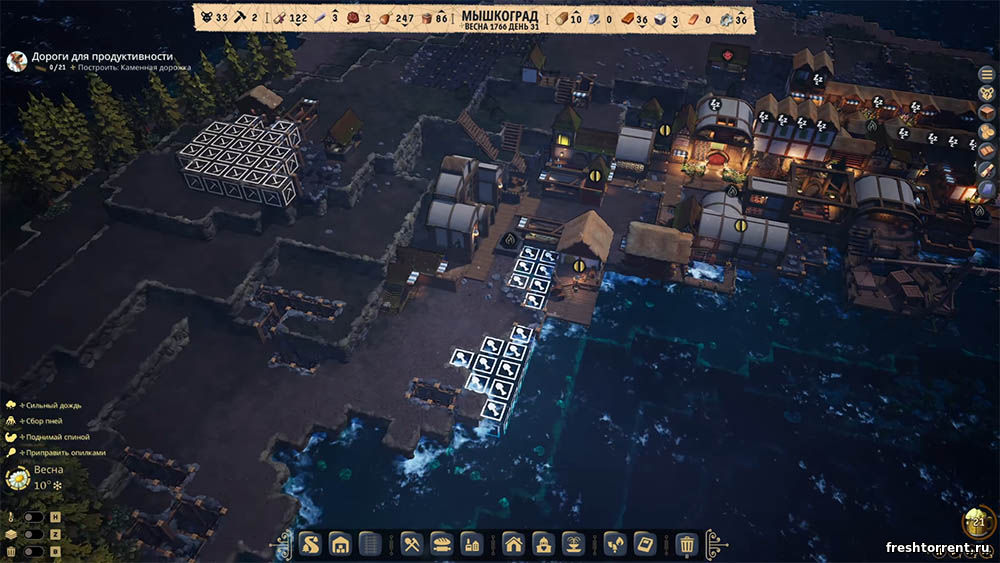Select the road-building tool in the build bar
Viewport: 1000px width, 563px height.
click(x=312, y=544)
